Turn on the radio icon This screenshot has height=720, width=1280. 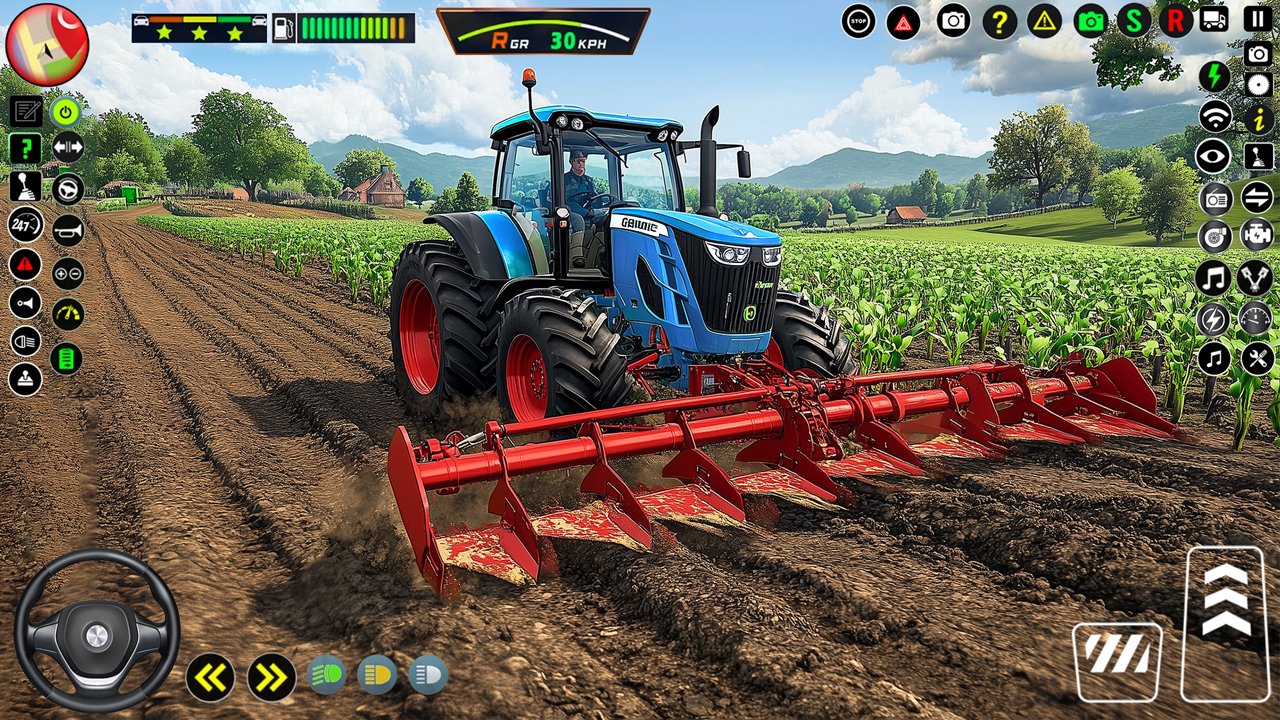1214,198
